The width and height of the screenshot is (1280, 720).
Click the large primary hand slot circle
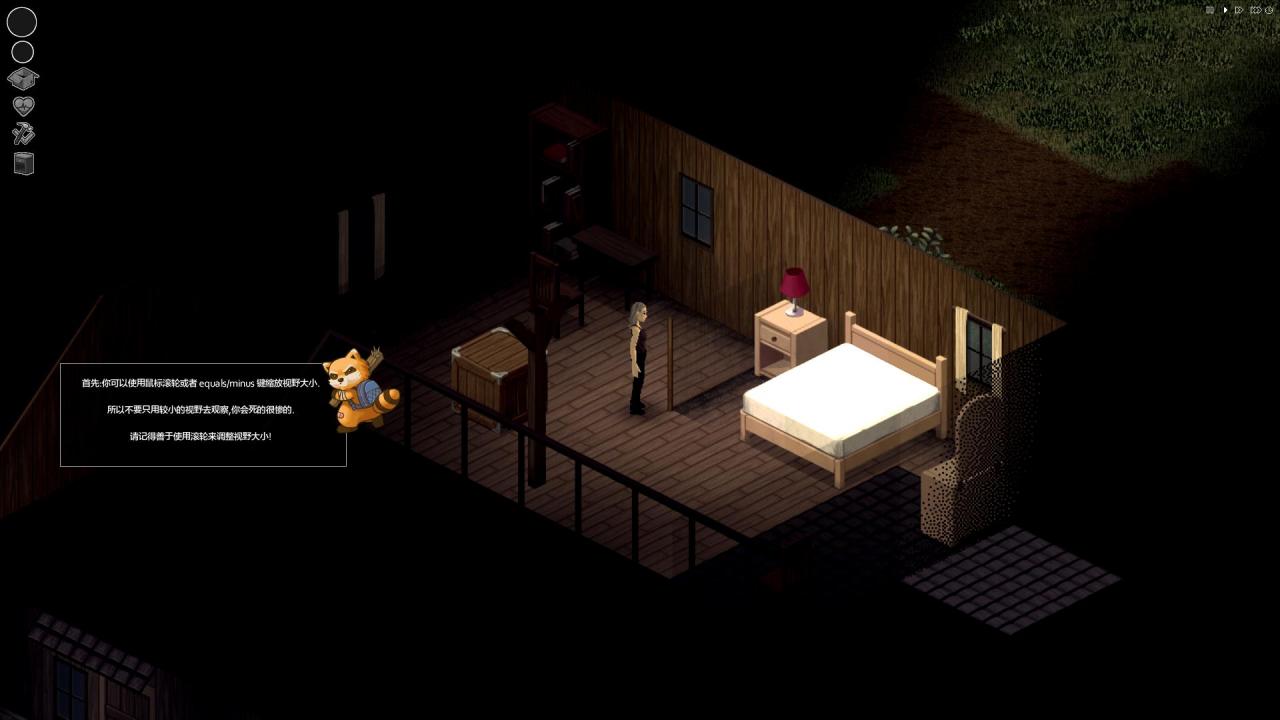click(22, 22)
